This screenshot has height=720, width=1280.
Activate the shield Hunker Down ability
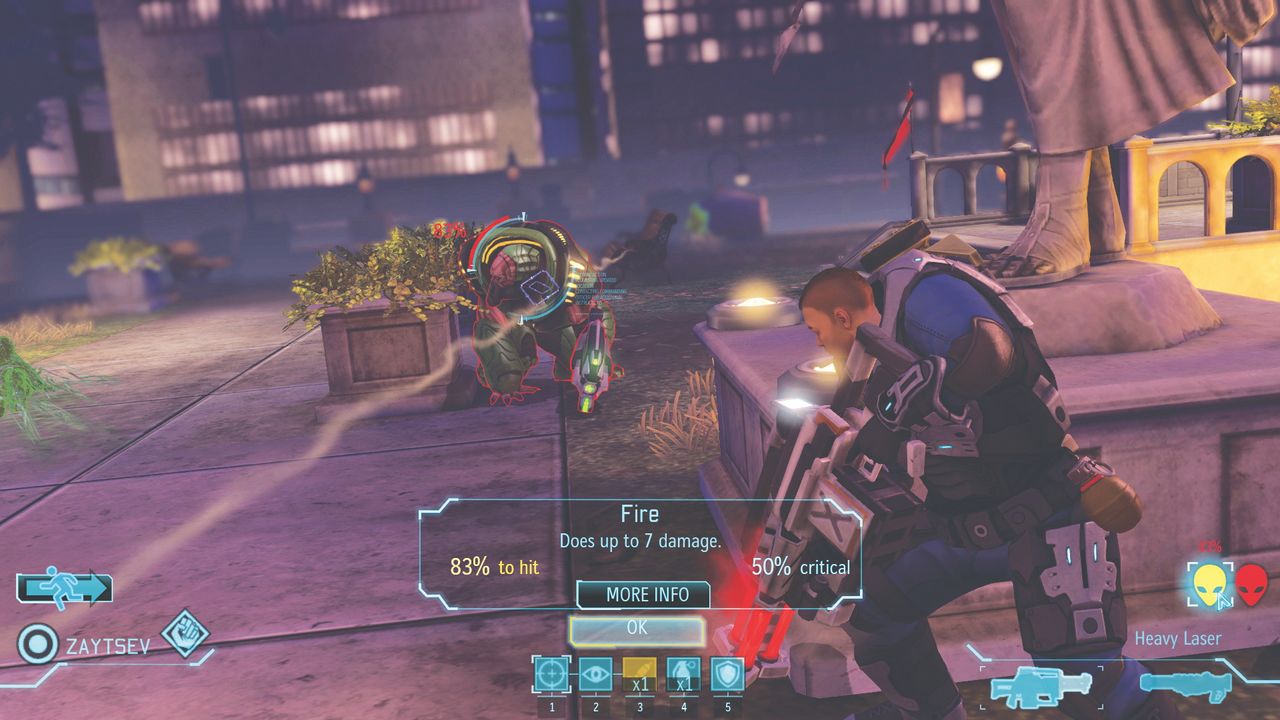tap(727, 675)
